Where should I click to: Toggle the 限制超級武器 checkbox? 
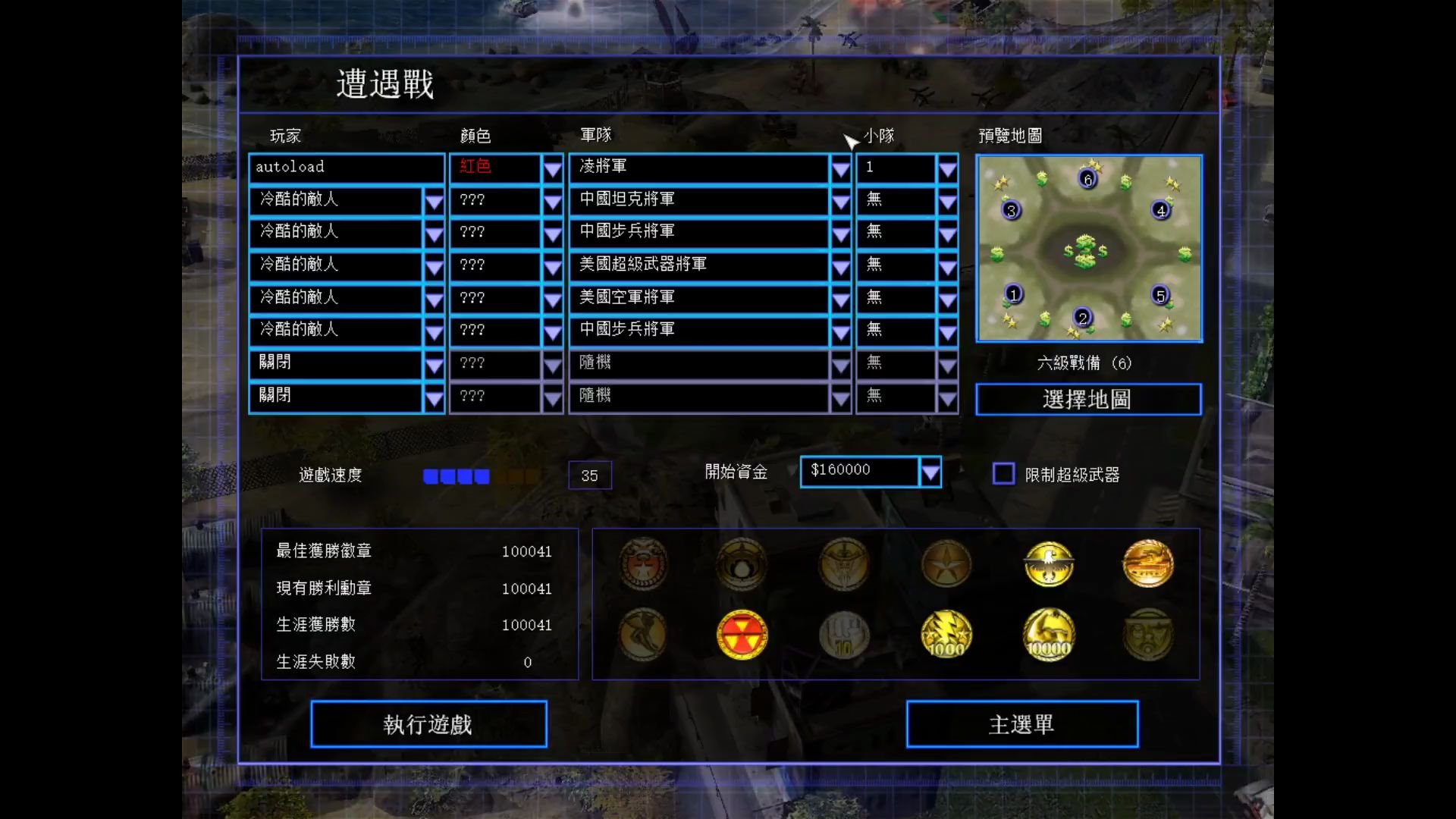(1003, 474)
